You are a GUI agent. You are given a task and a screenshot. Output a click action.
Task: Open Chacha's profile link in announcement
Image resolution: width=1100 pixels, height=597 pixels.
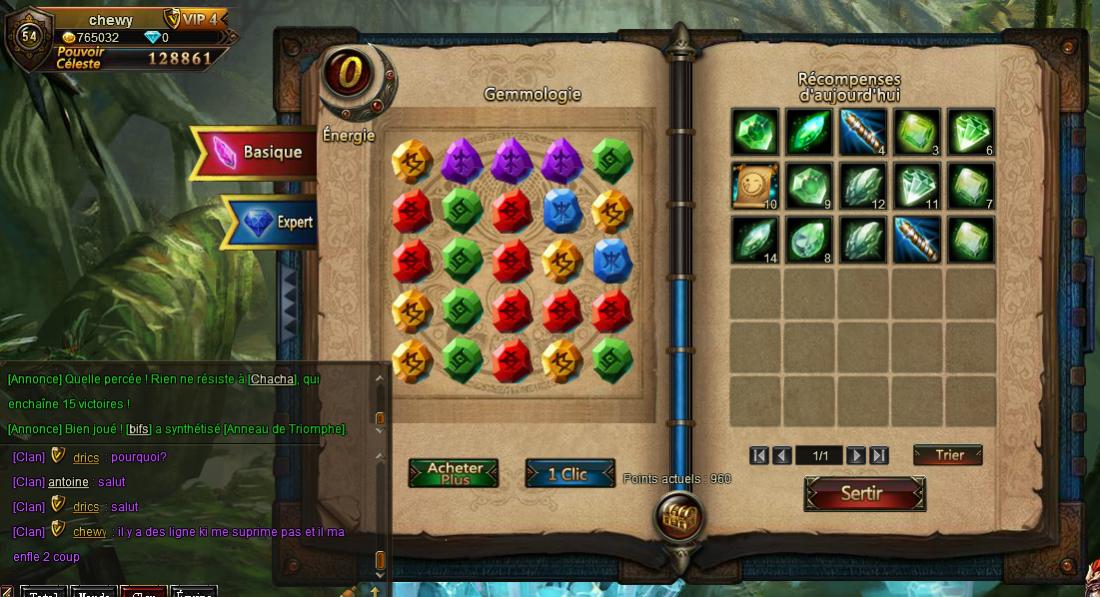coord(272,379)
